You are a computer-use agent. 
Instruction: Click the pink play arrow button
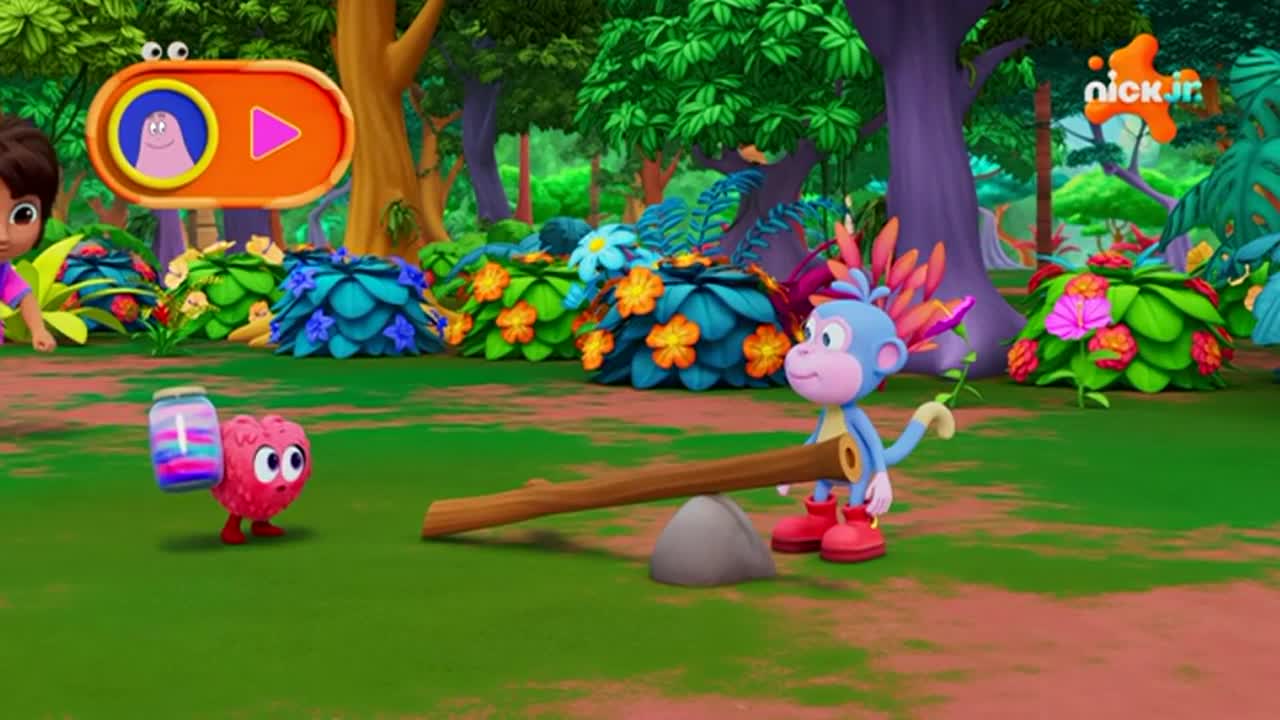(273, 133)
